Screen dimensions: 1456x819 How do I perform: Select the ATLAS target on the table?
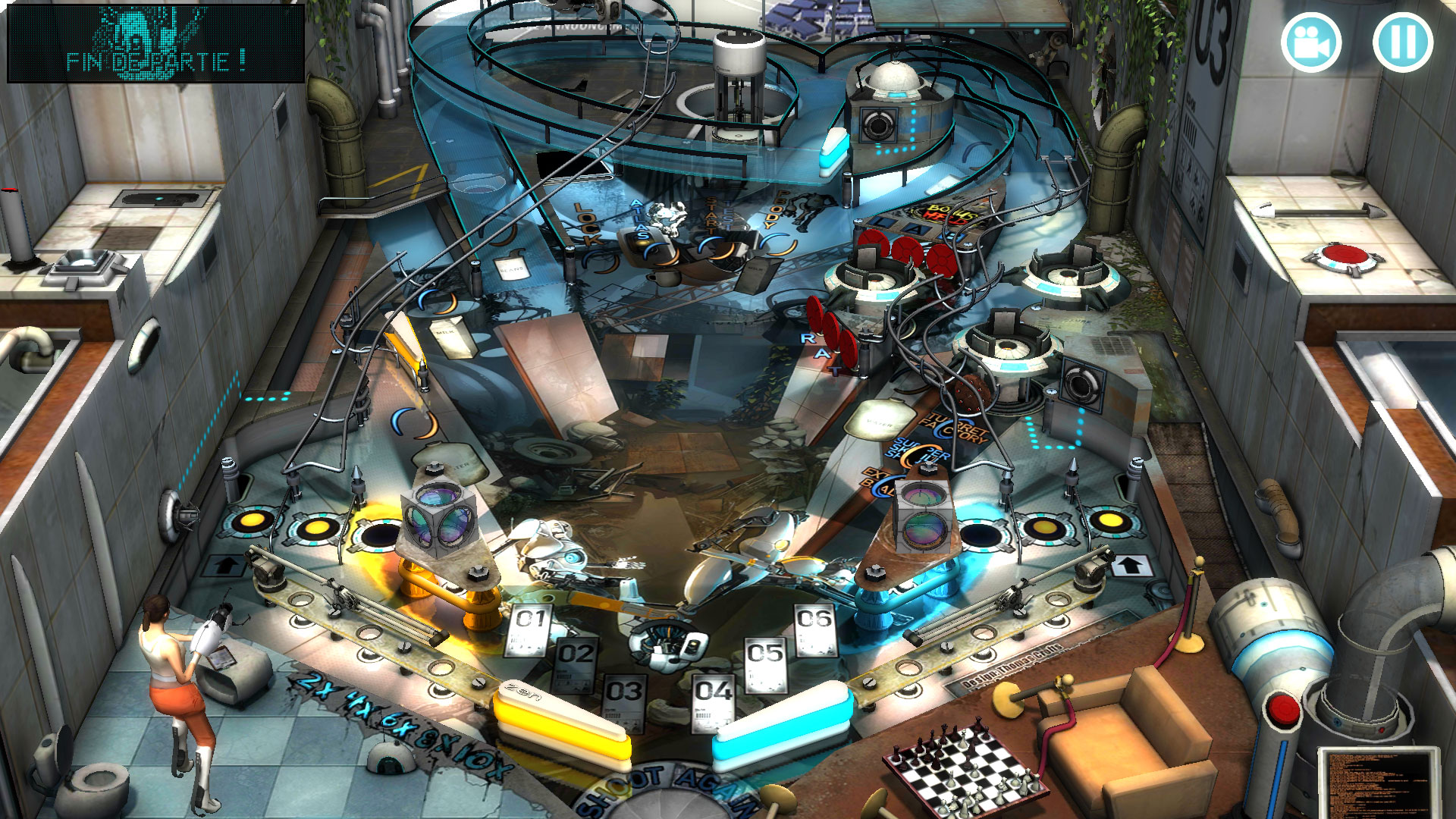[x=640, y=220]
